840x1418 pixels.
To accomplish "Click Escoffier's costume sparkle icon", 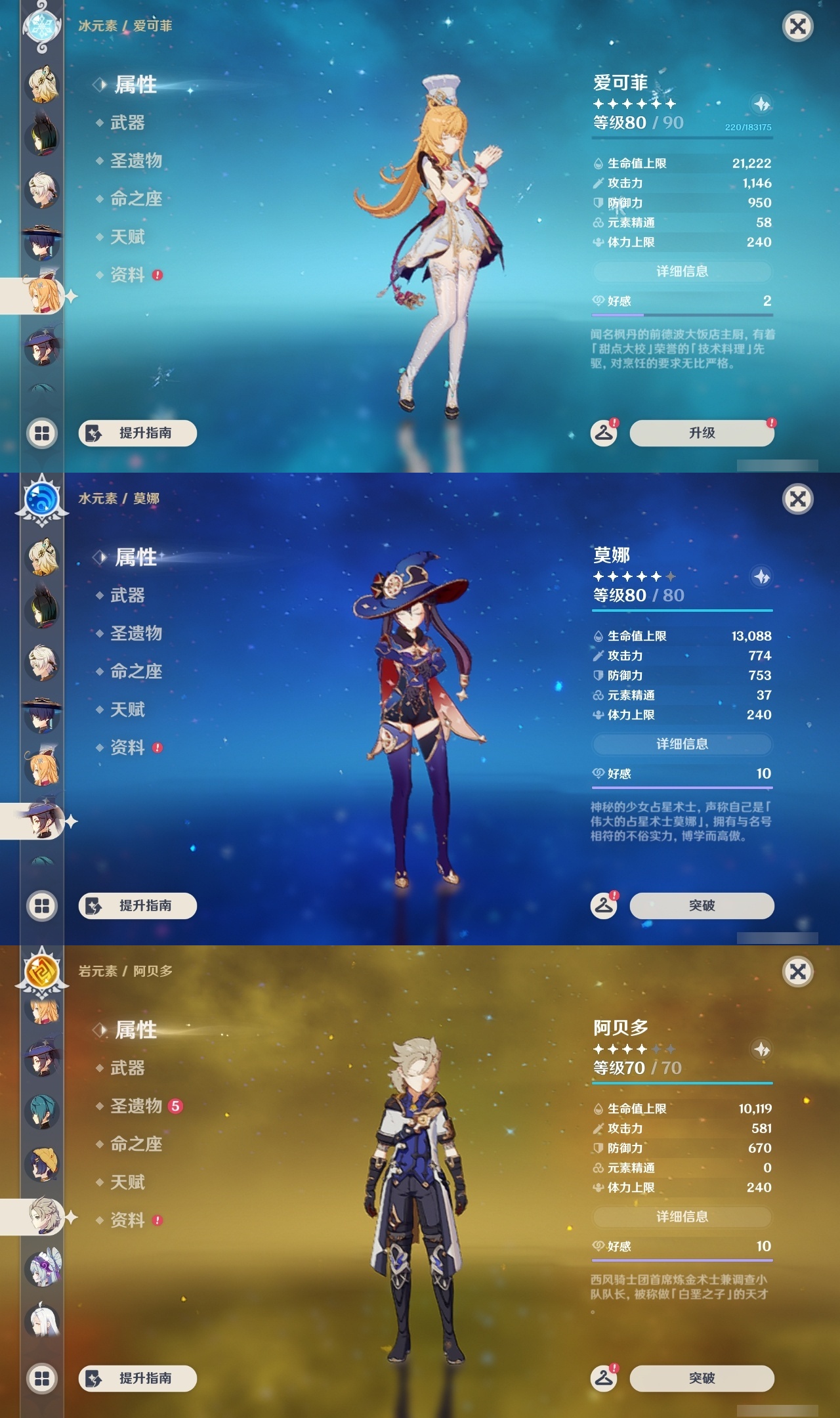I will [761, 105].
